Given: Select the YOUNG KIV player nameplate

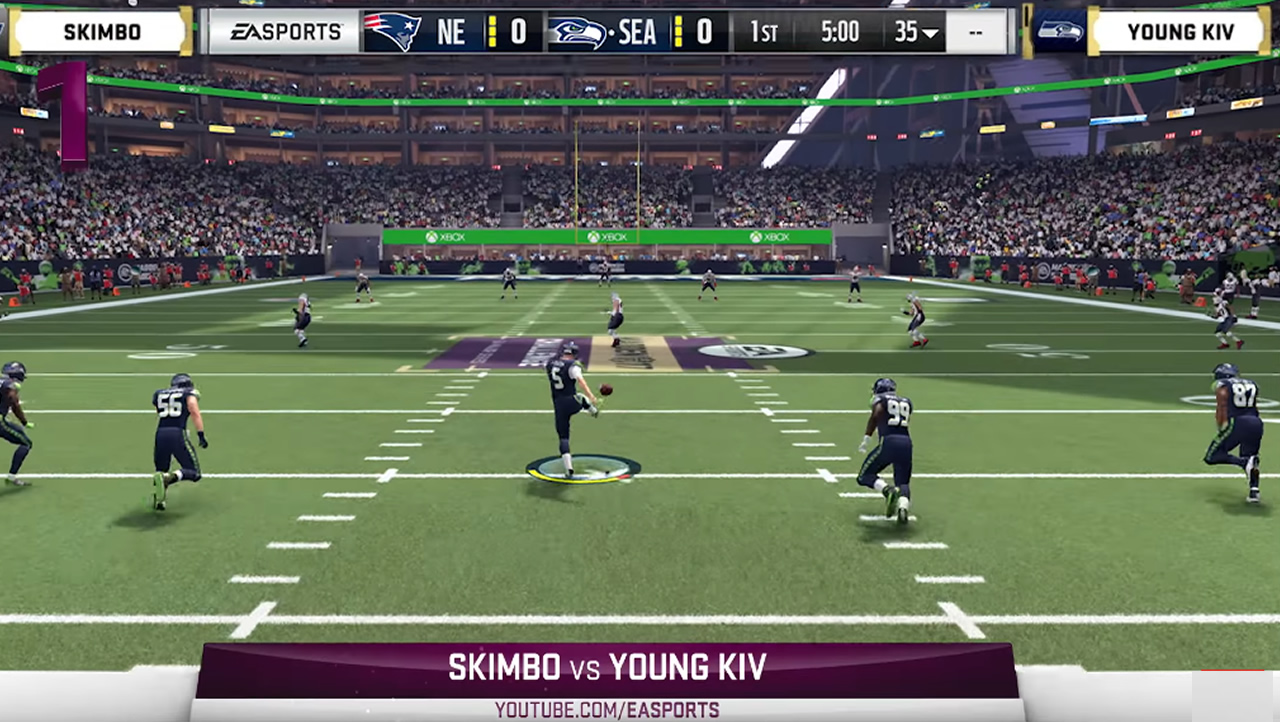Looking at the screenshot, I should (1180, 31).
